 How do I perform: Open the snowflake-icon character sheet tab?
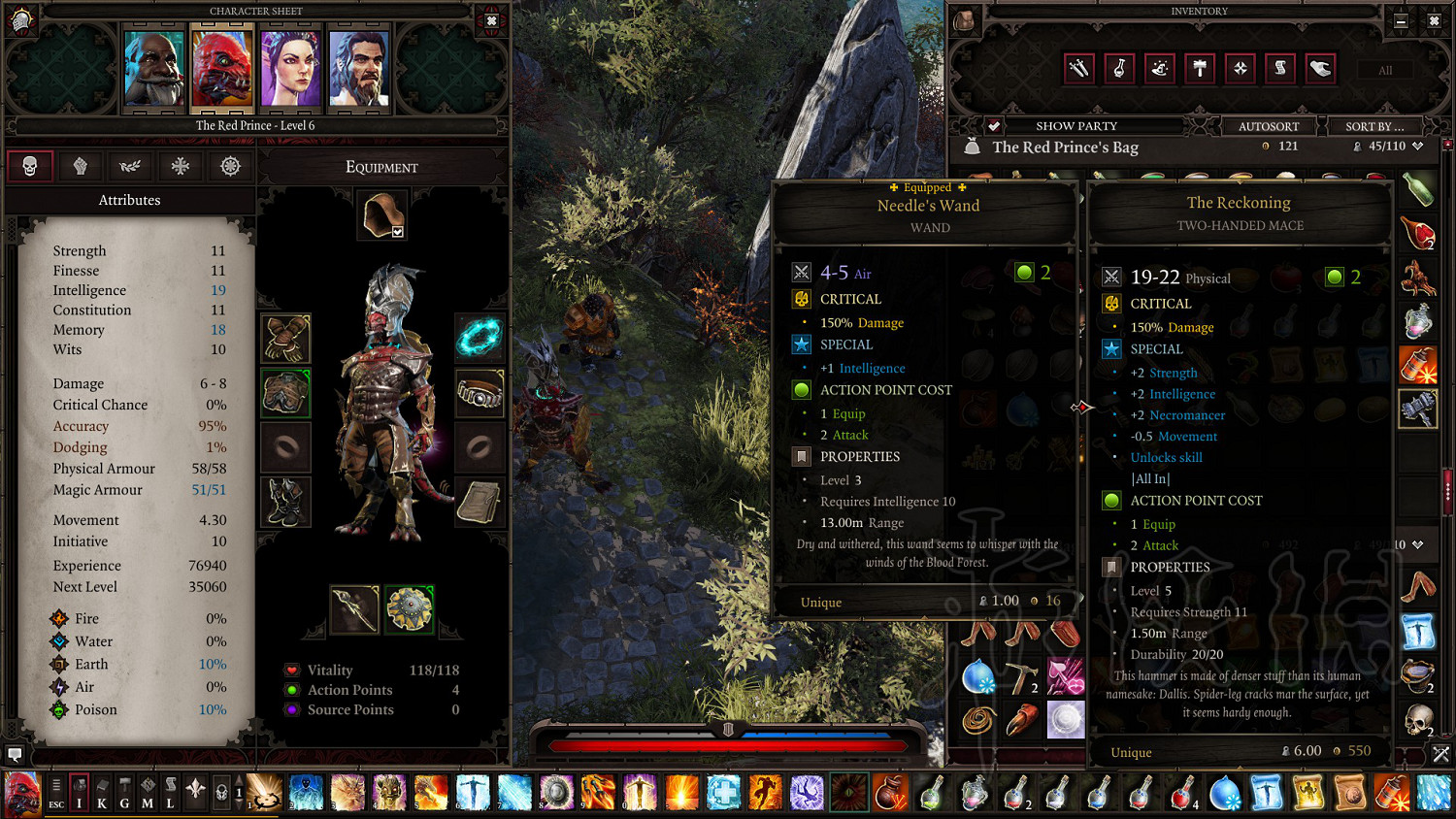pyautogui.click(x=180, y=166)
